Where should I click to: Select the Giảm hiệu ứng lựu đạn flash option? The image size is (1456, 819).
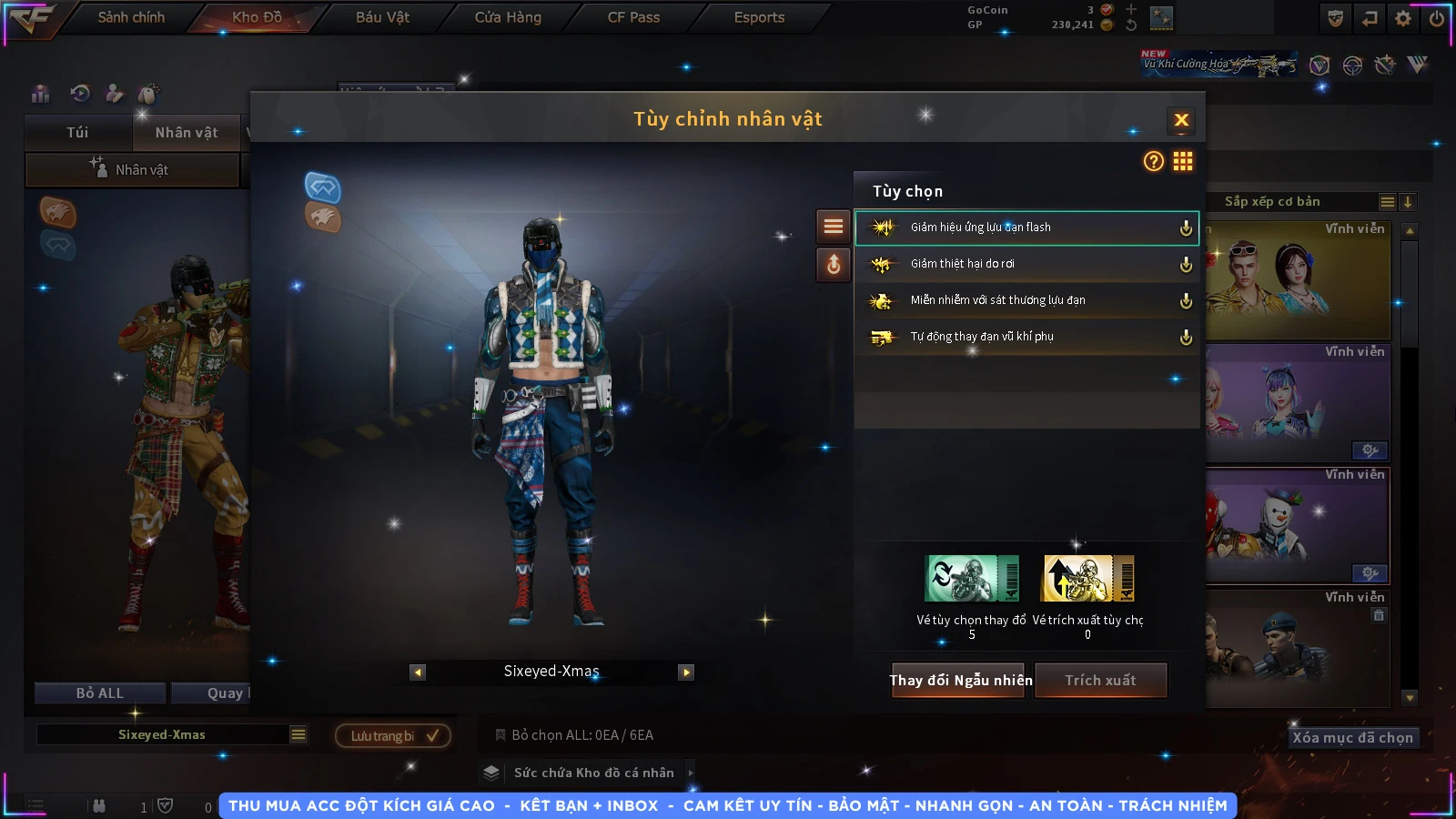[1026, 227]
